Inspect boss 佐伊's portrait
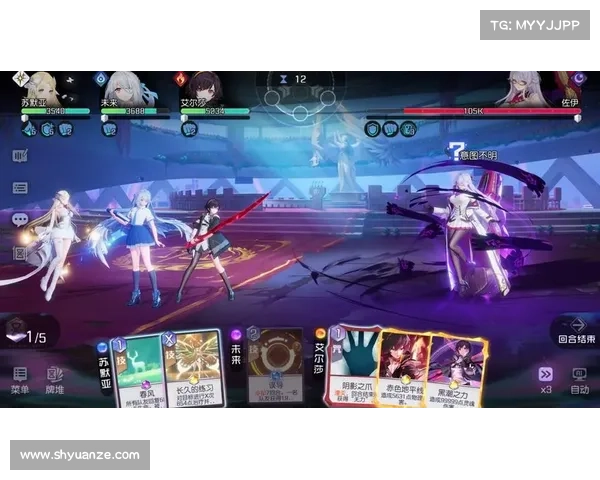Viewport: 600px width, 480px height. tap(530, 86)
